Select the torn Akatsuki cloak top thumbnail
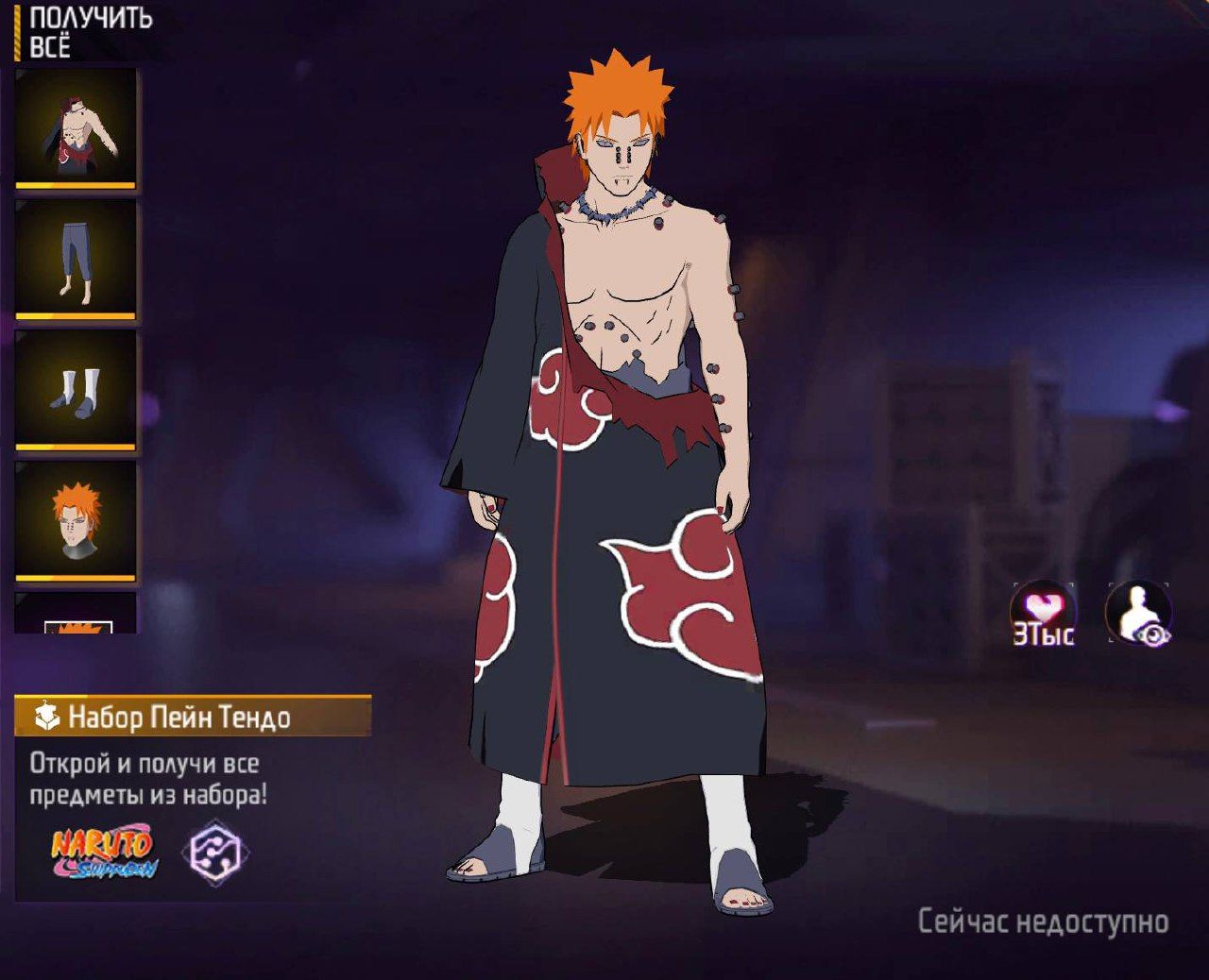 click(x=76, y=127)
